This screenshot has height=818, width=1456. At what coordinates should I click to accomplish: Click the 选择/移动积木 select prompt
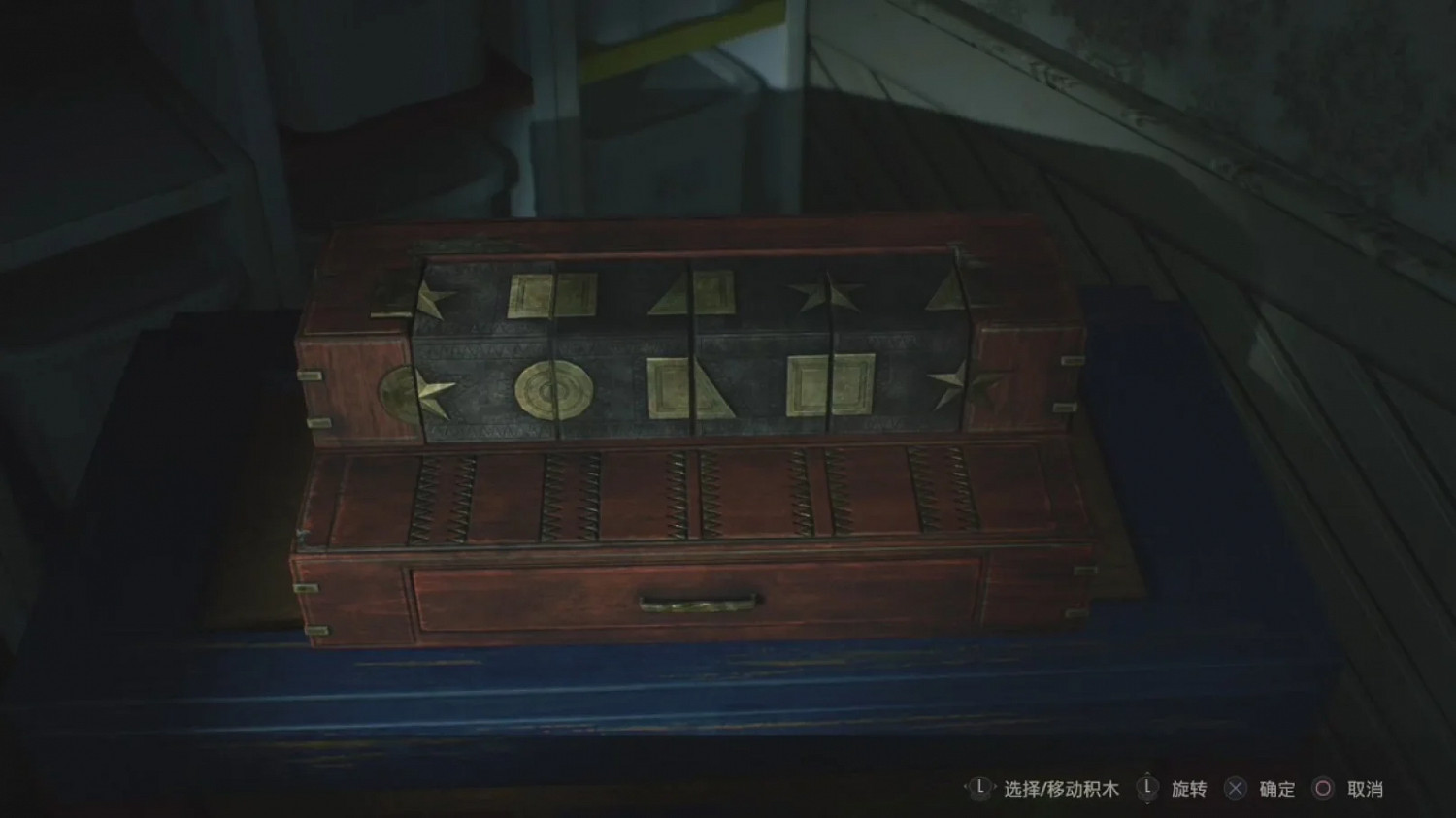[1061, 789]
